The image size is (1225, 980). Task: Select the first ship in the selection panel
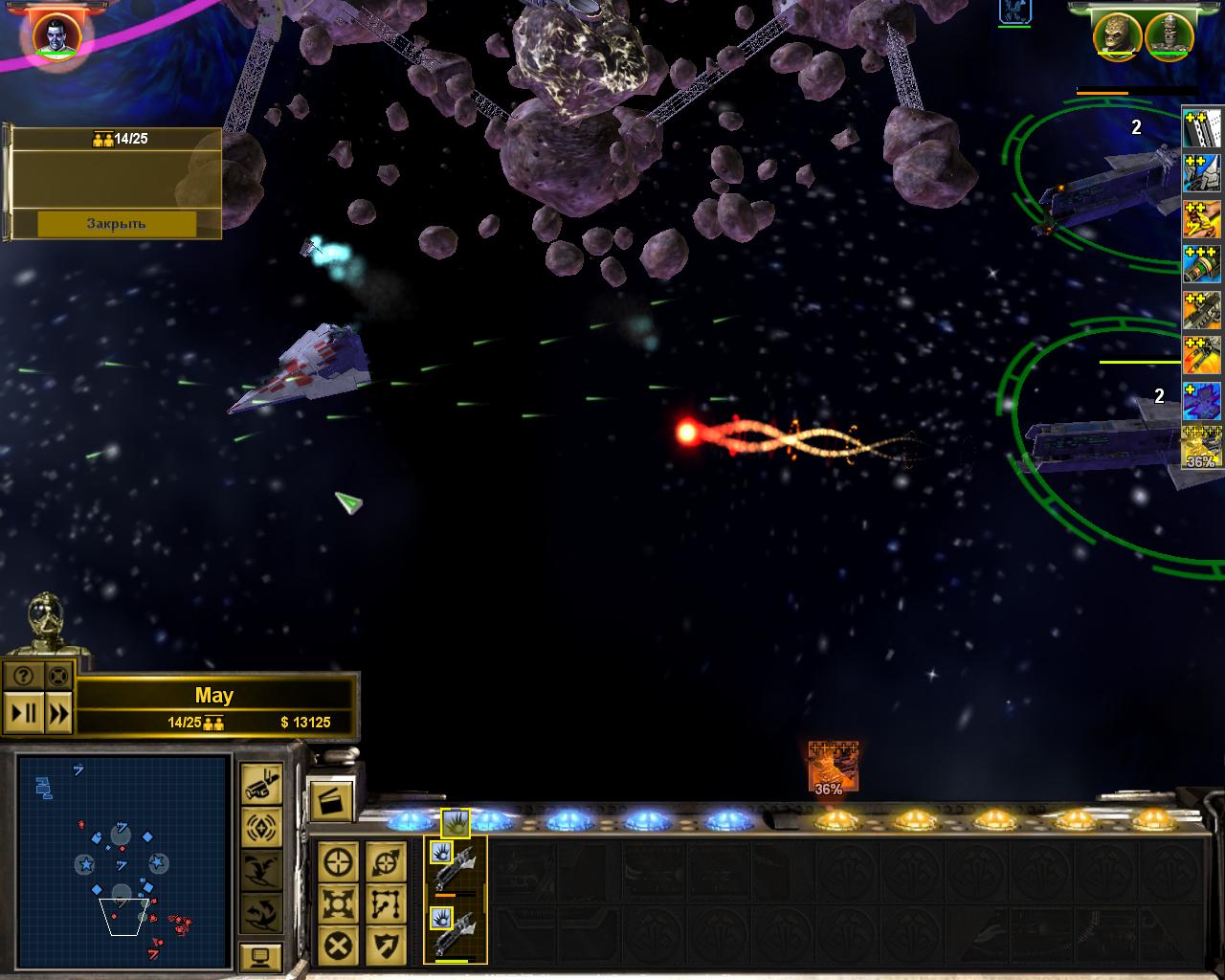click(x=456, y=867)
